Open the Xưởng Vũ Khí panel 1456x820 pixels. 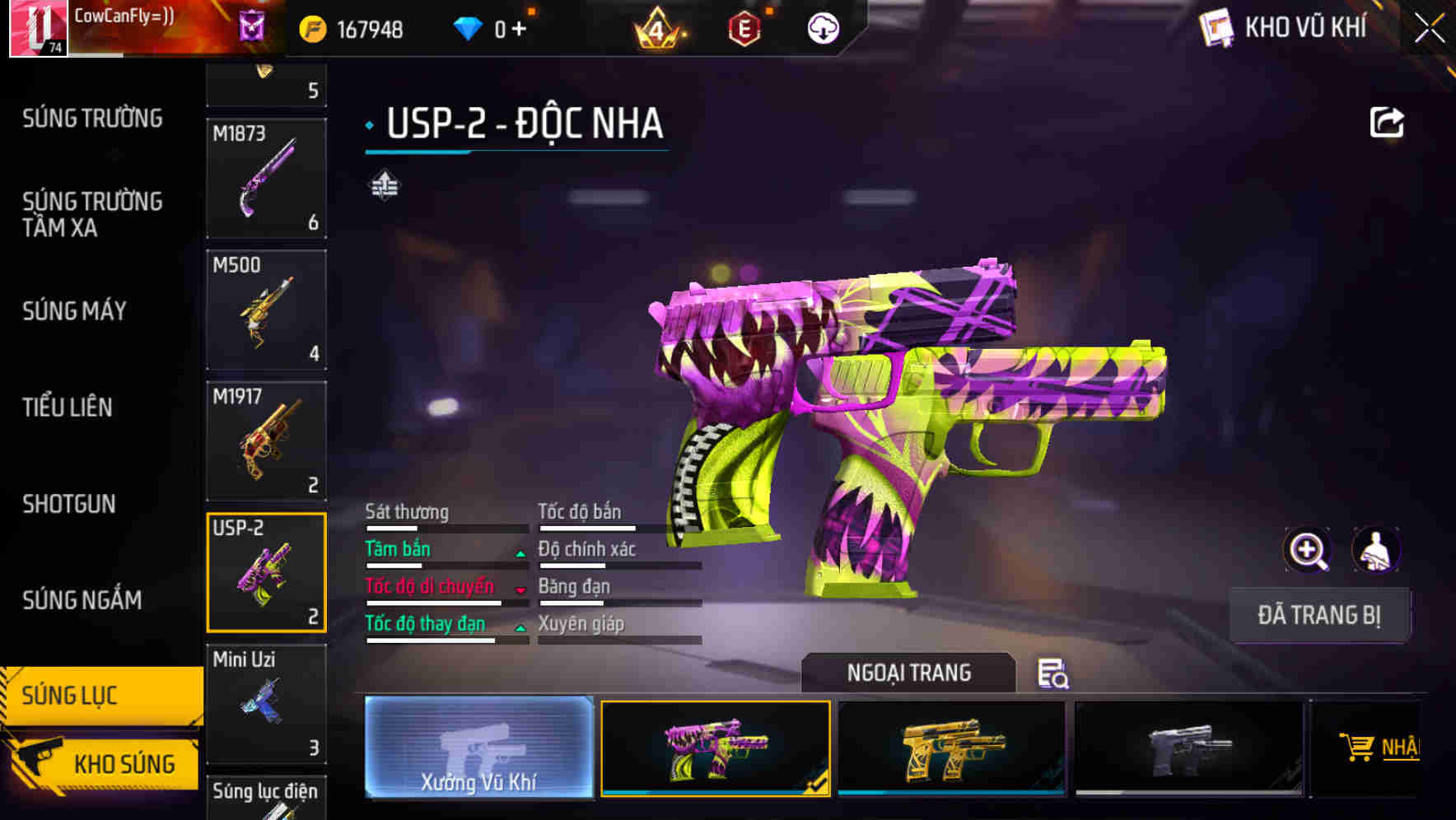coord(480,749)
